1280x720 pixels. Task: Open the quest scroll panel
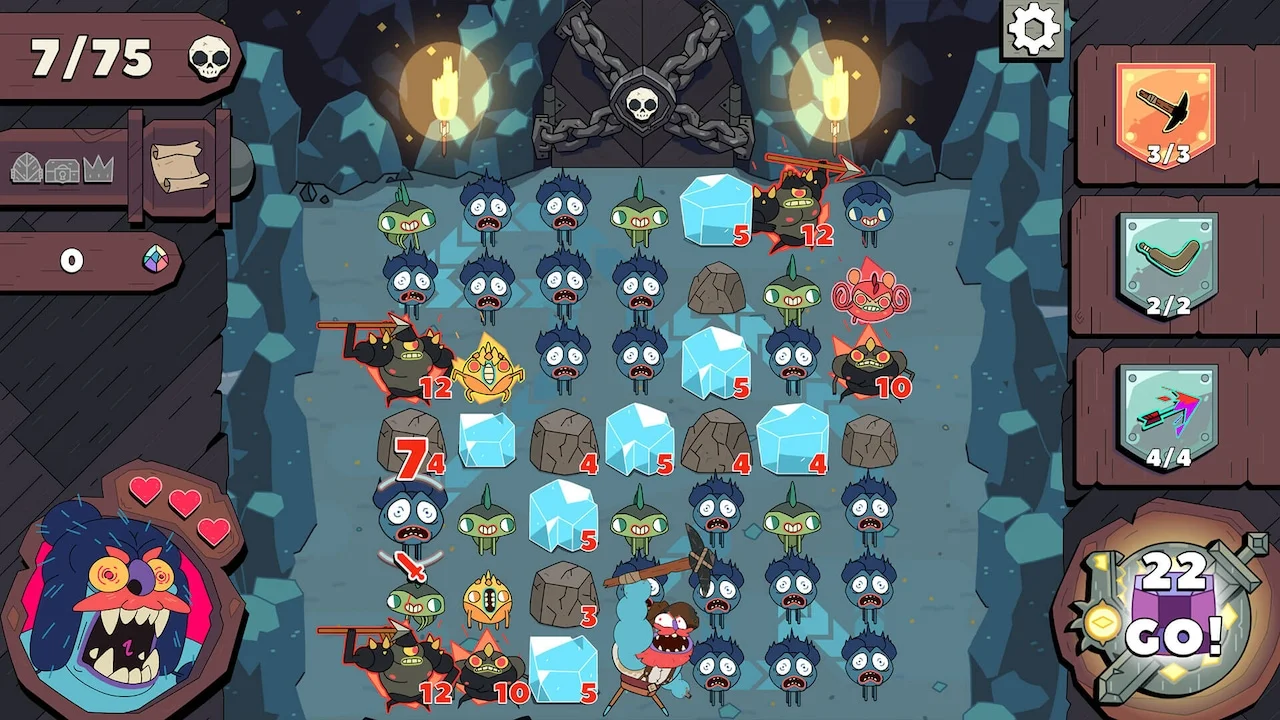tap(180, 165)
